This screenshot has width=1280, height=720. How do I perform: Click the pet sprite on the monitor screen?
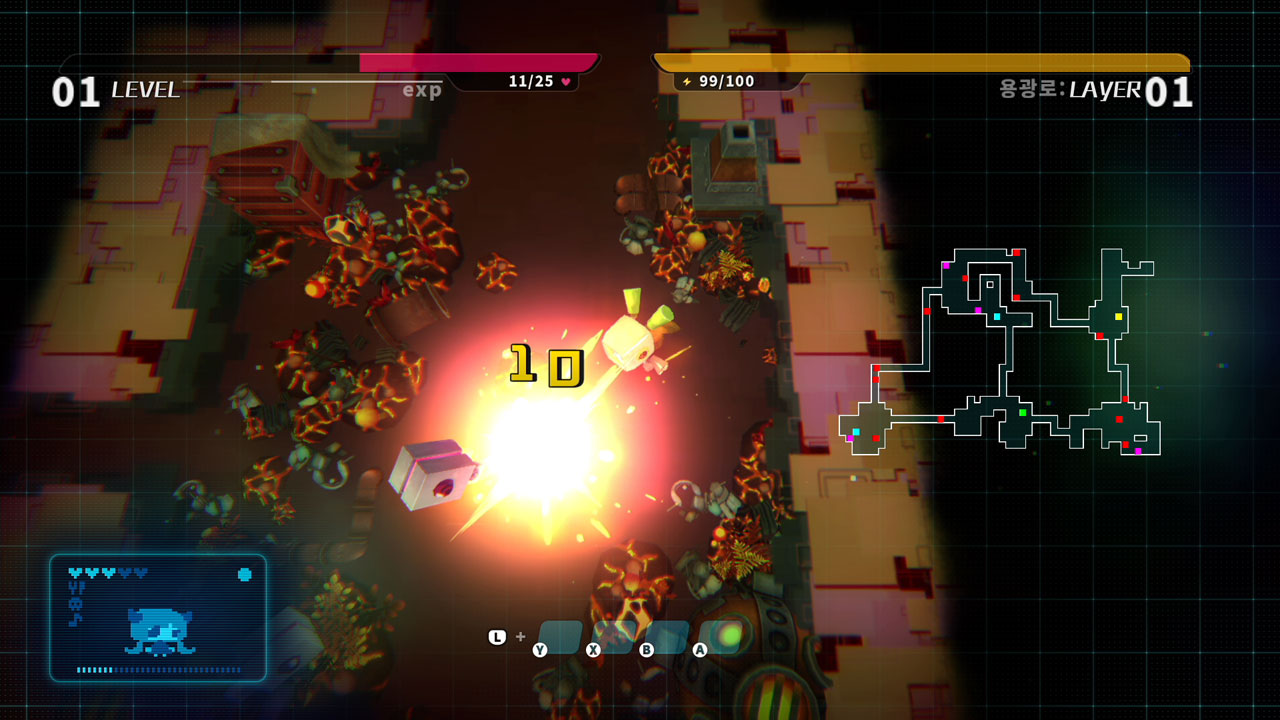[x=161, y=631]
